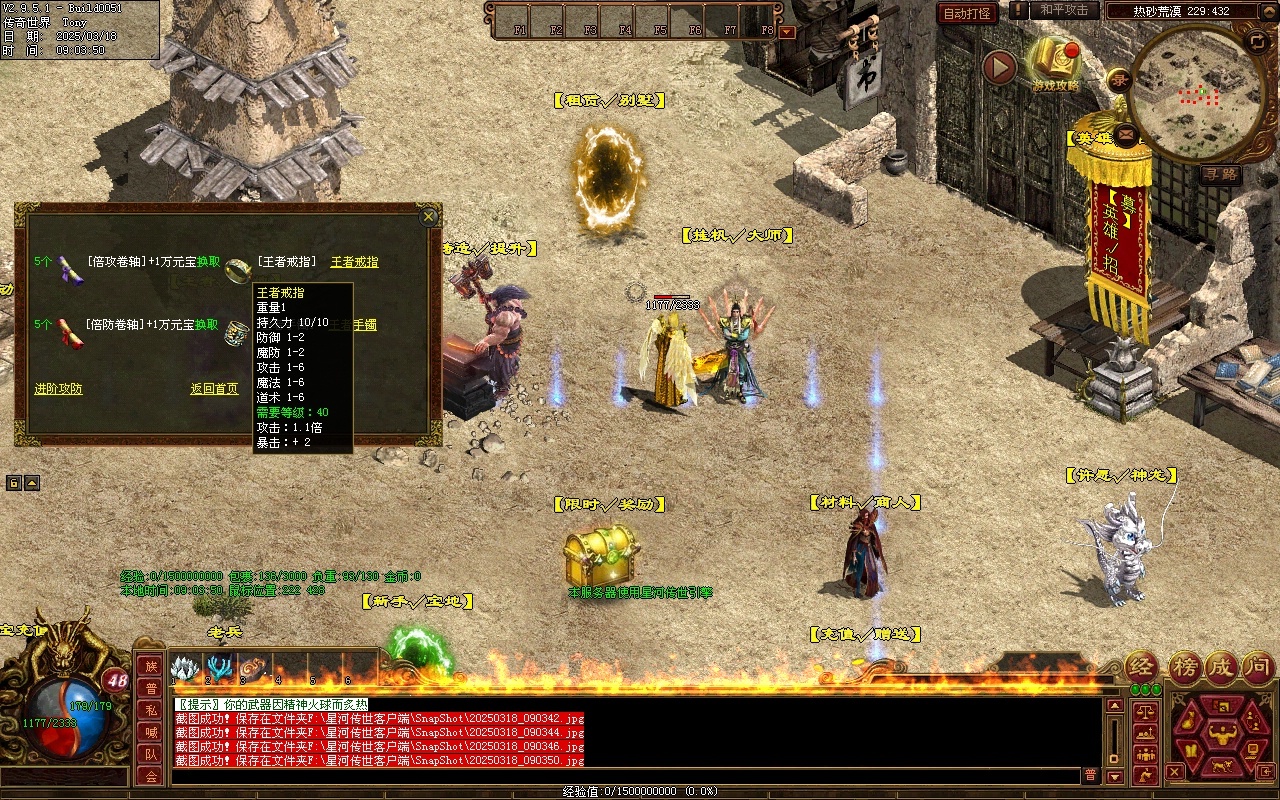Toggle 自动打怪 auto-fight button
This screenshot has width=1280, height=800.
[967, 13]
